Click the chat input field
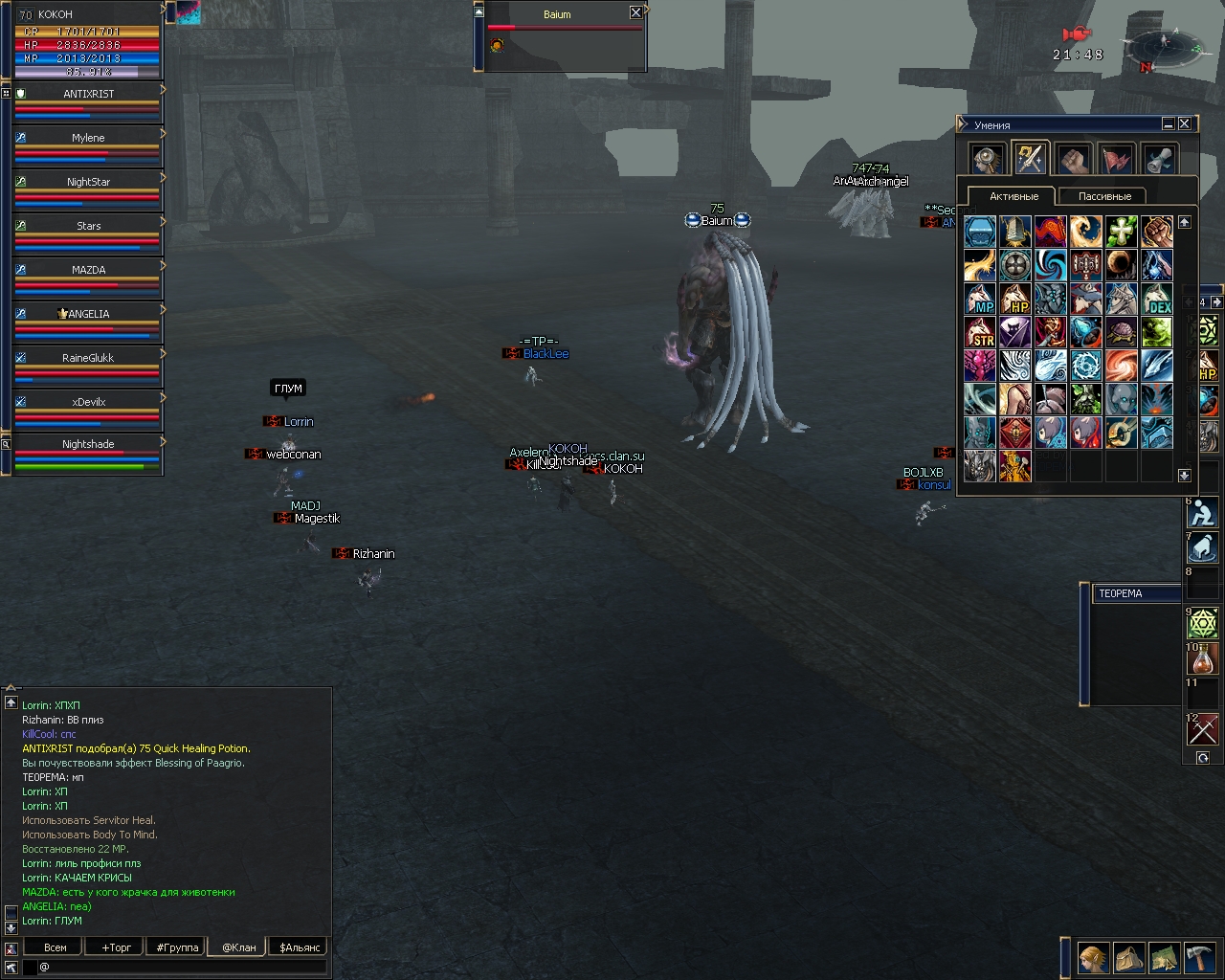The width and height of the screenshot is (1225, 980). [182, 967]
